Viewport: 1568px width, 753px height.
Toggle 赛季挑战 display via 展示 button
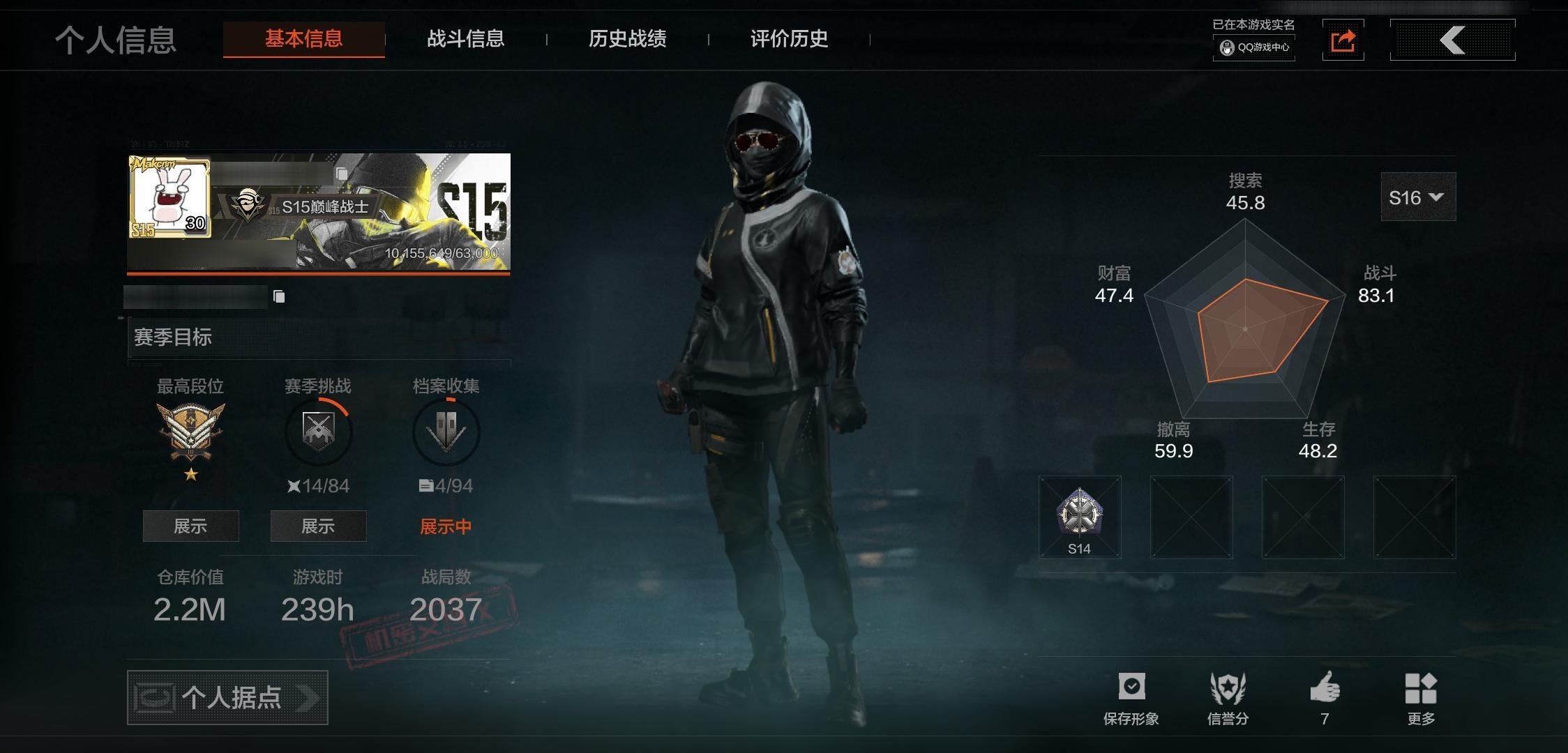[318, 526]
